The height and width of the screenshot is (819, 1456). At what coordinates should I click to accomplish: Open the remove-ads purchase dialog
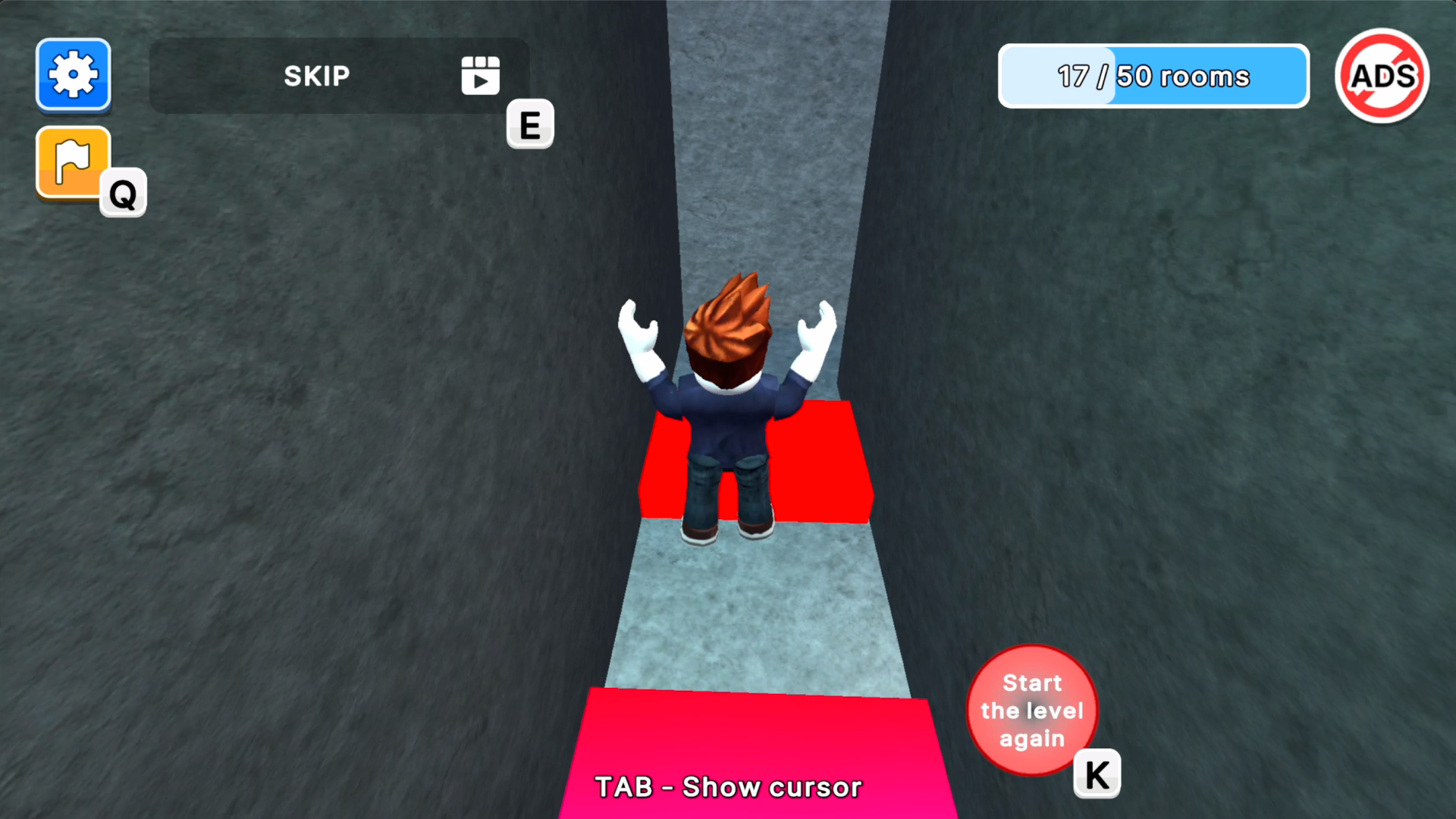(x=1382, y=75)
